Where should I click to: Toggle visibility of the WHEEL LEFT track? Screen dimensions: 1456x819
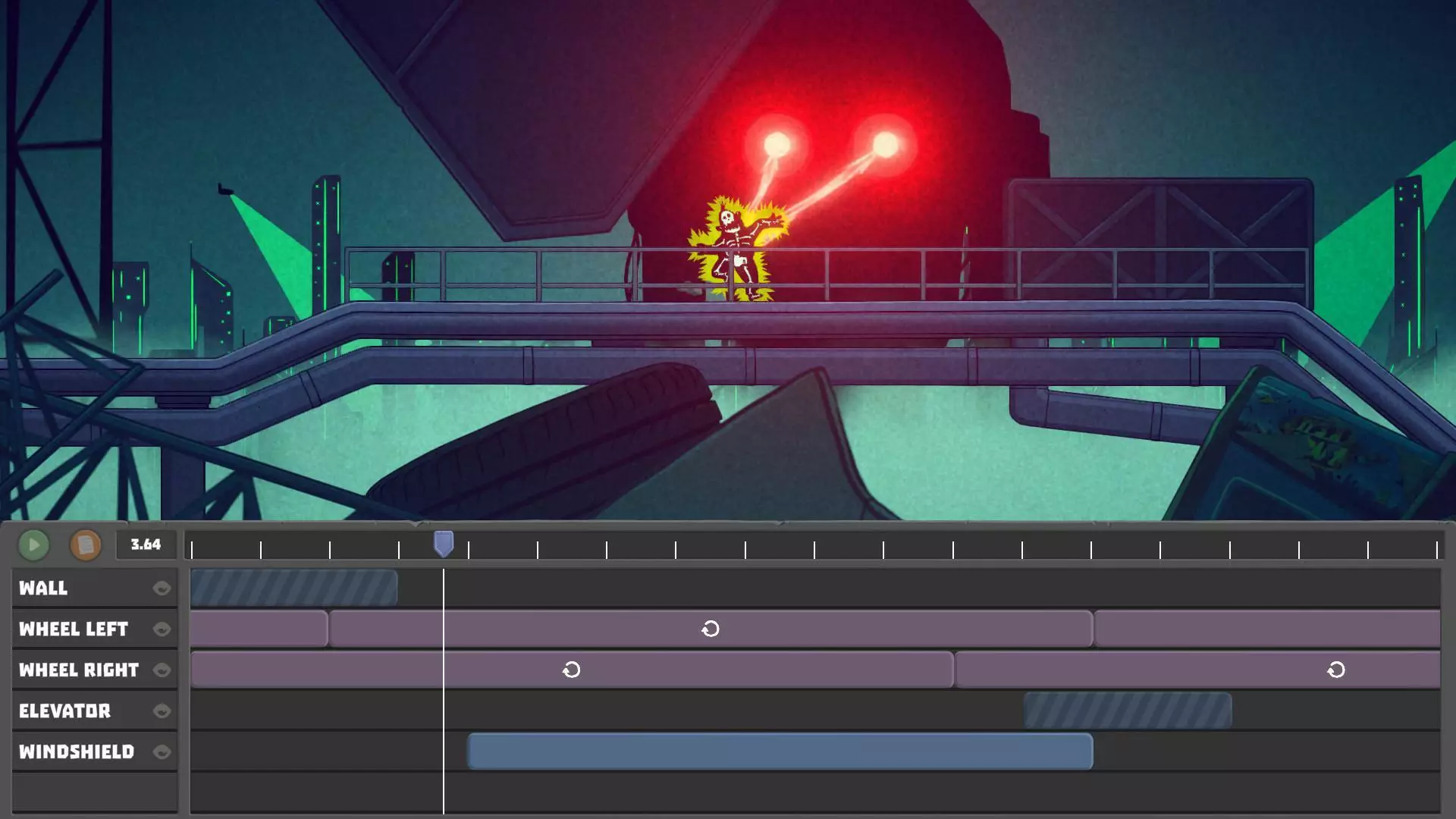pos(163,629)
